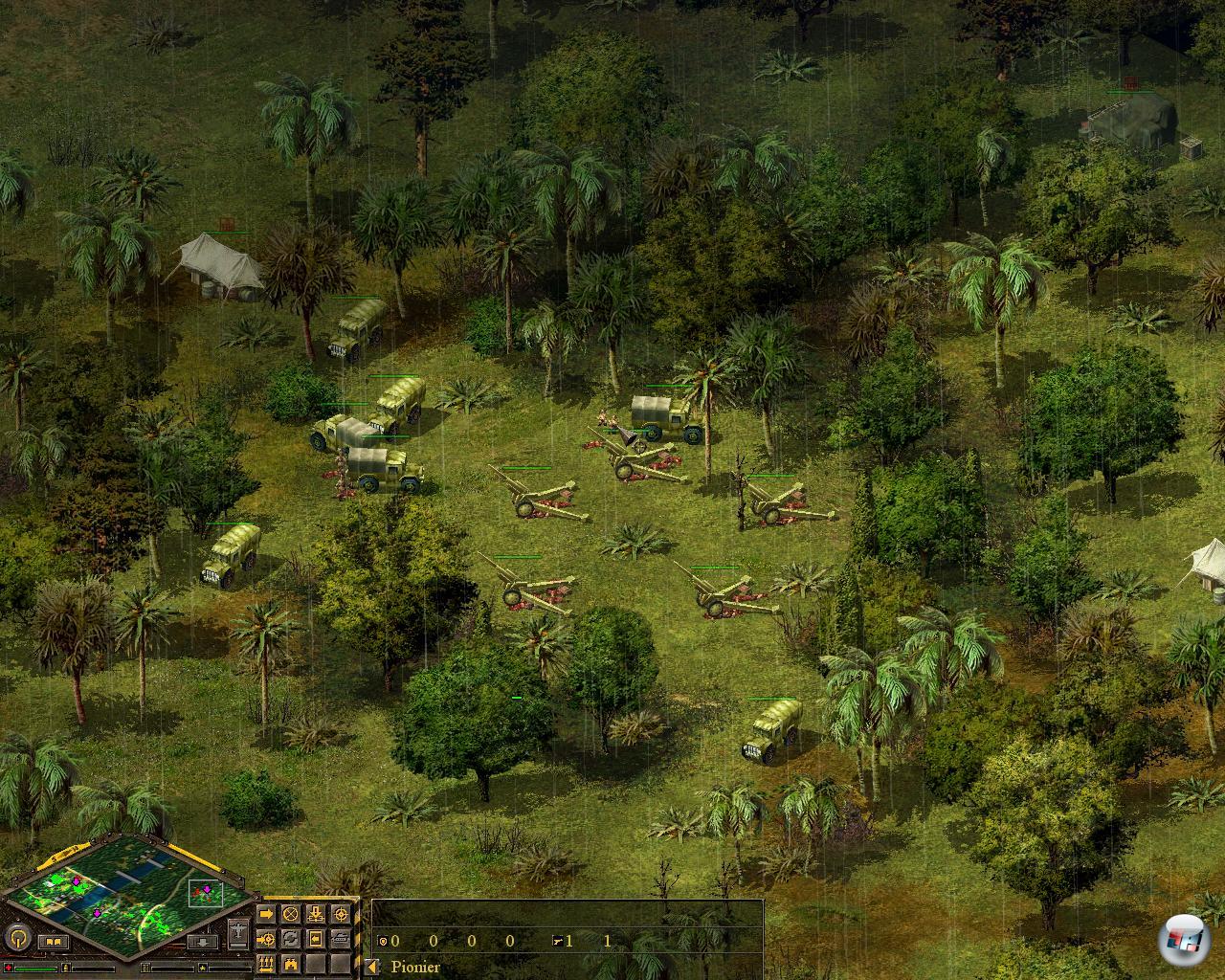Click the yellow triangle beside Pionier
The width and height of the screenshot is (1225, 980).
372,967
